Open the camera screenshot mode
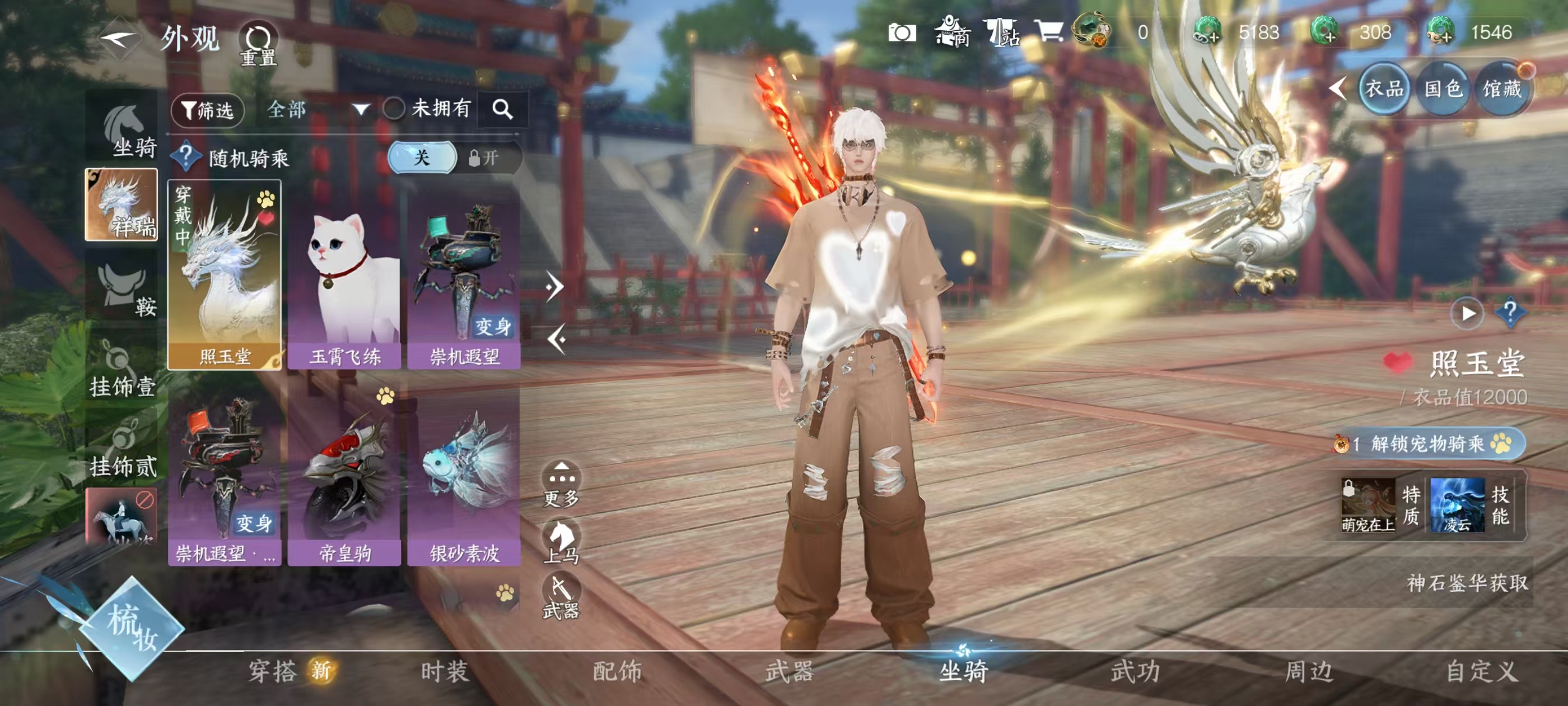The height and width of the screenshot is (706, 1568). point(902,33)
